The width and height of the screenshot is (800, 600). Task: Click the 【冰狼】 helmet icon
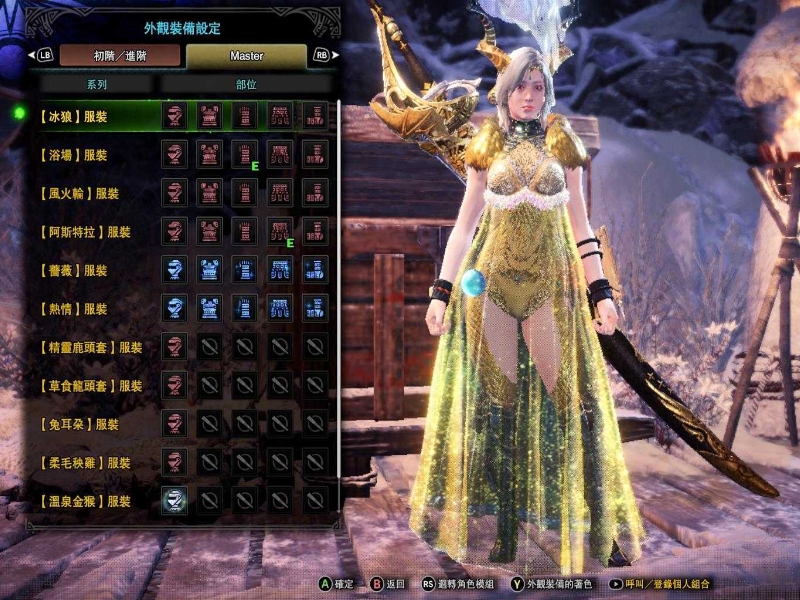coord(175,116)
